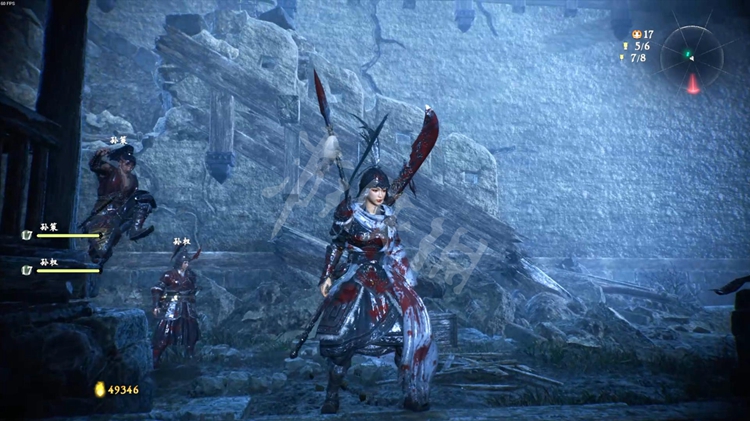This screenshot has height=421, width=750.
Task: Select the level badge beside 孙权's ally bar
Action: tap(27, 269)
